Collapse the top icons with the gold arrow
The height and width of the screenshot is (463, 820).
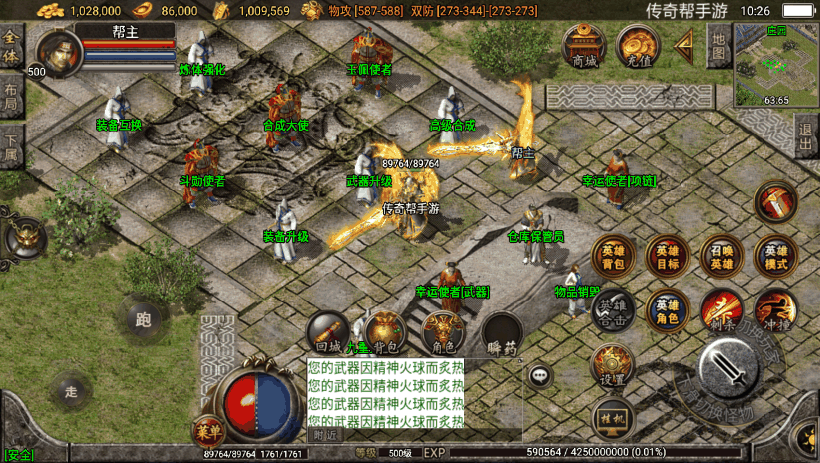tap(685, 44)
